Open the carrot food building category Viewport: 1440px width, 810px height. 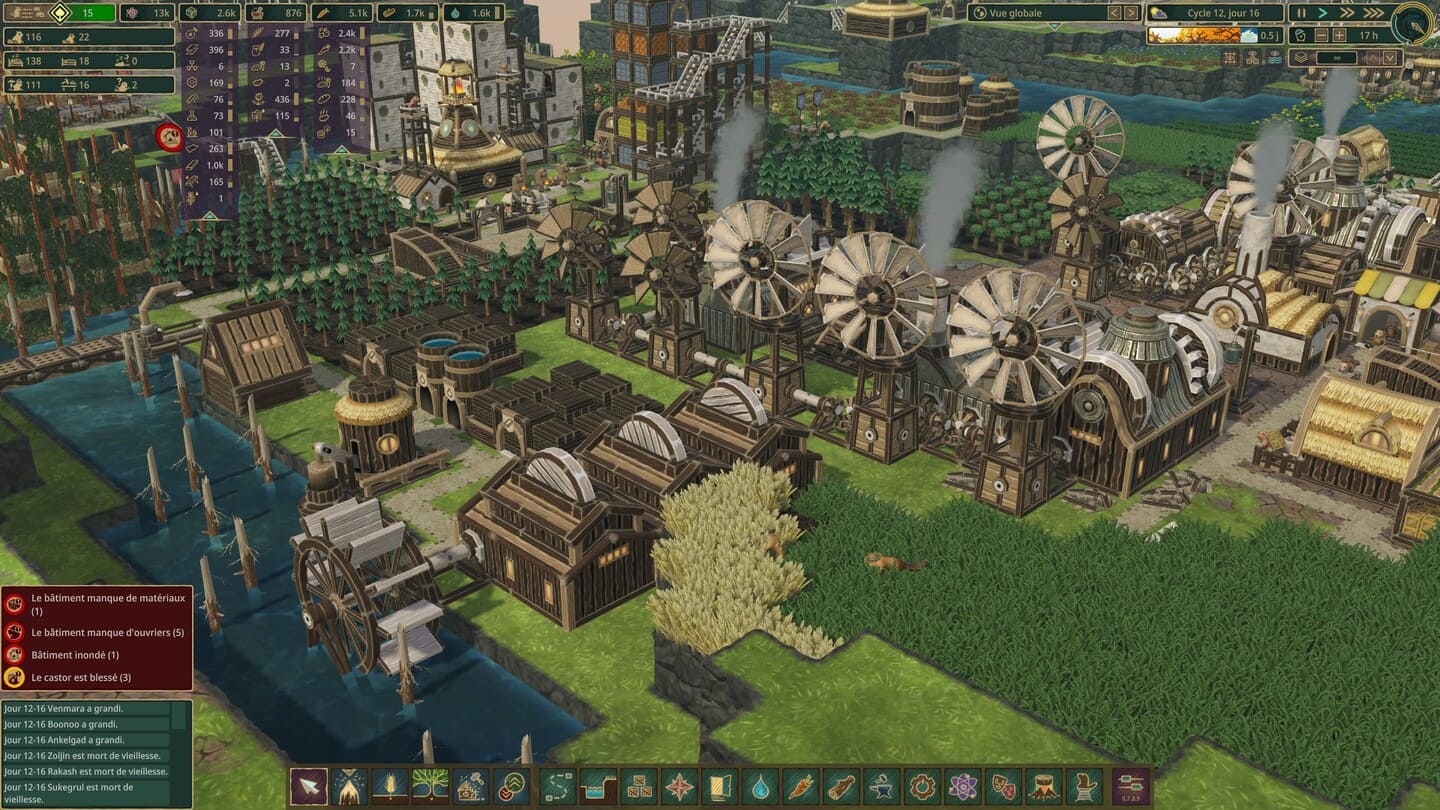pyautogui.click(x=801, y=786)
